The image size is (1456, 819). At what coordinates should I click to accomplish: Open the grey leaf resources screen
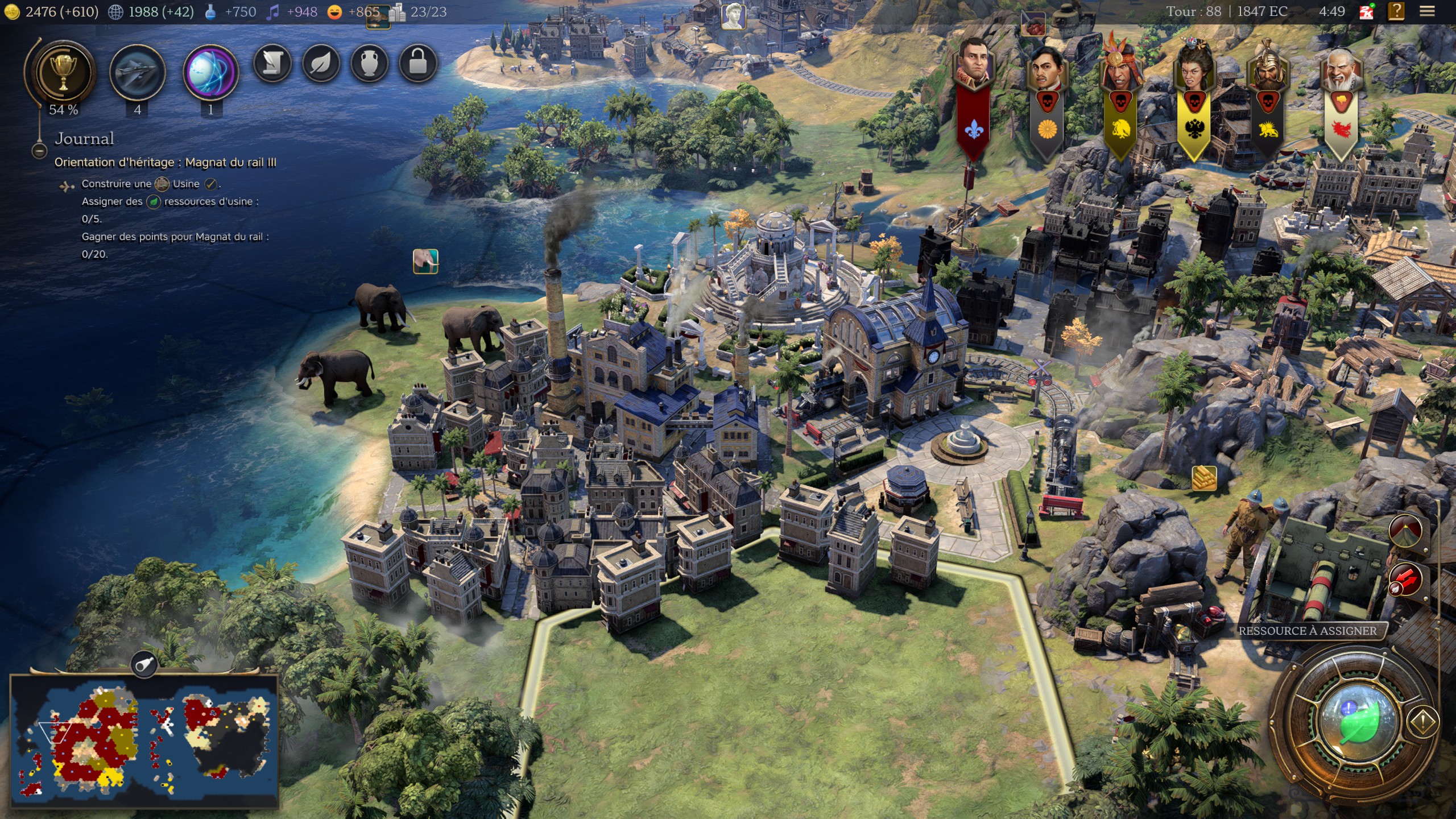(321, 63)
